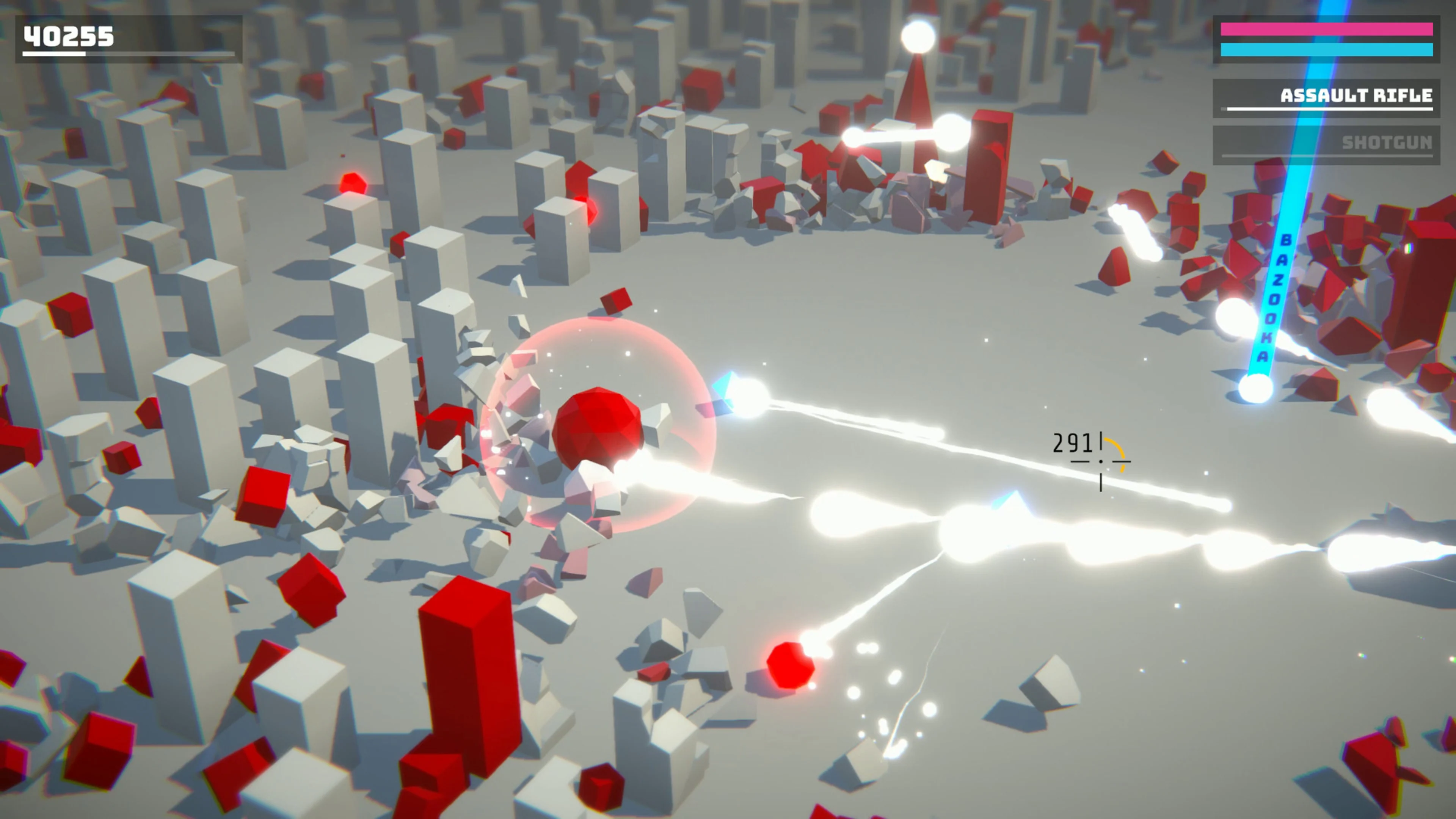Expand the Assault Rifle weapon panel

click(1357, 96)
